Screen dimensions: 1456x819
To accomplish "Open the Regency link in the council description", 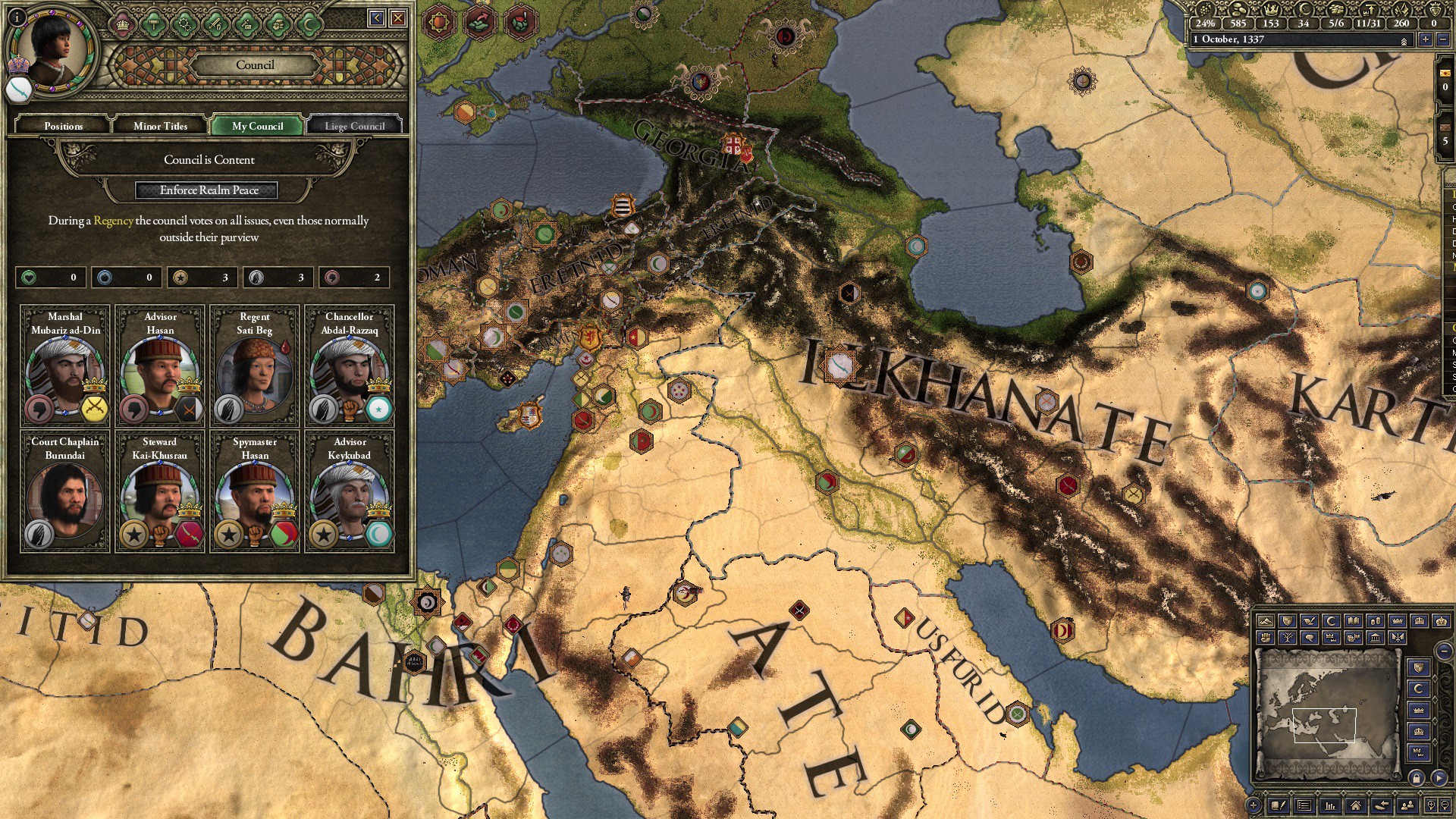I will 112,221.
